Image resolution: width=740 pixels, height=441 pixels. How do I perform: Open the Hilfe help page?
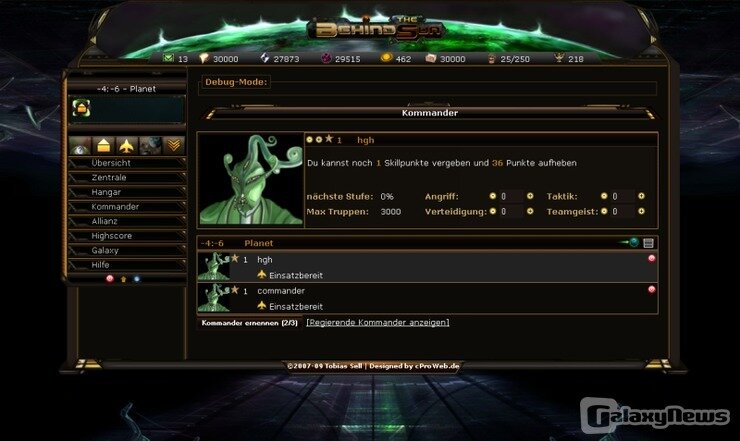click(x=103, y=264)
